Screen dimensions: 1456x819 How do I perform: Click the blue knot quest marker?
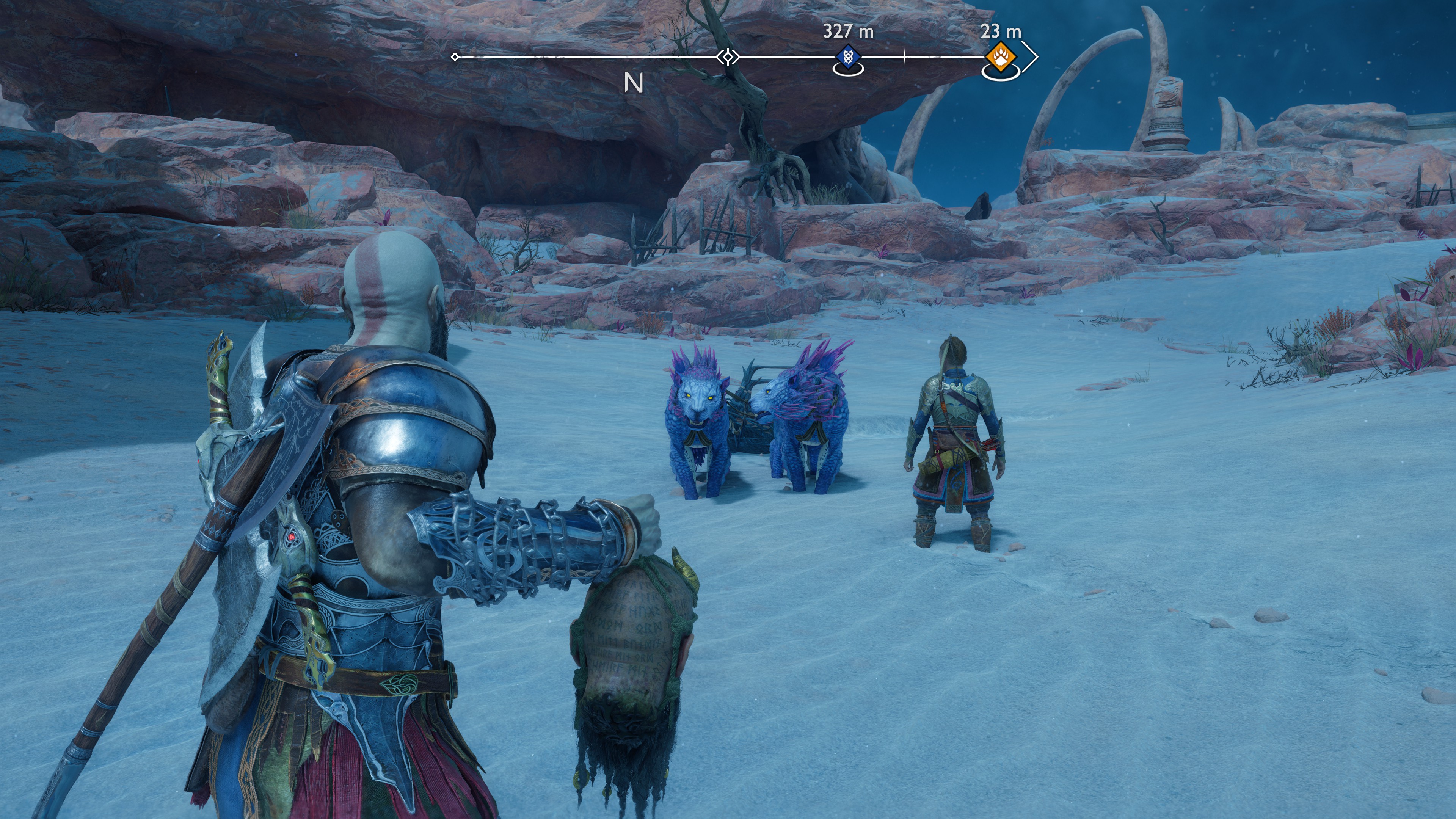848,57
